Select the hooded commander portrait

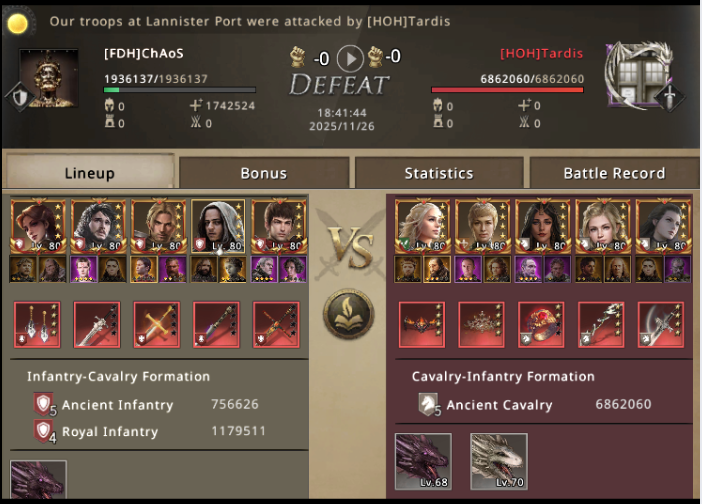[218, 227]
